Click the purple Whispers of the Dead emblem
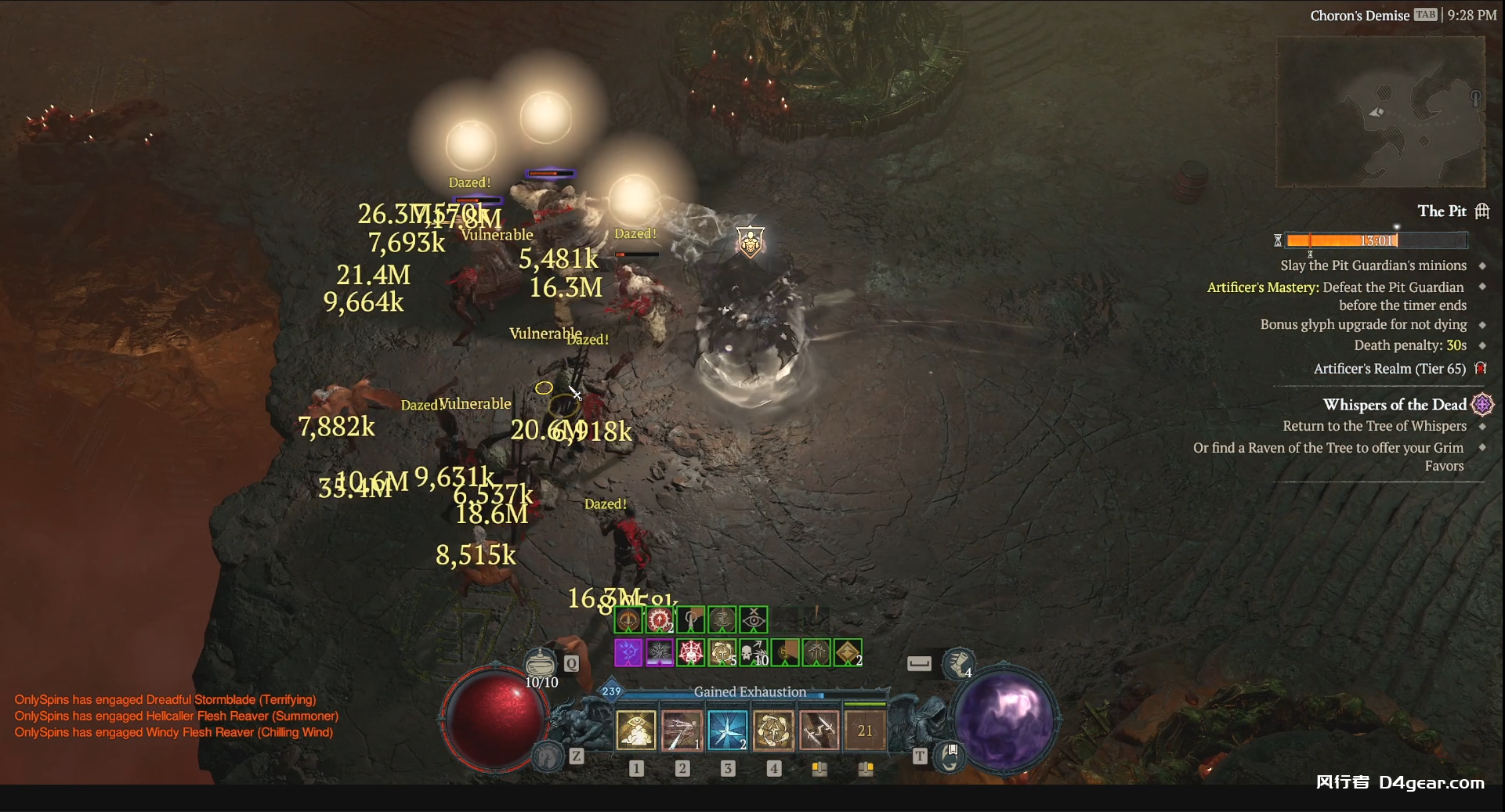The image size is (1505, 812). coord(1482,405)
